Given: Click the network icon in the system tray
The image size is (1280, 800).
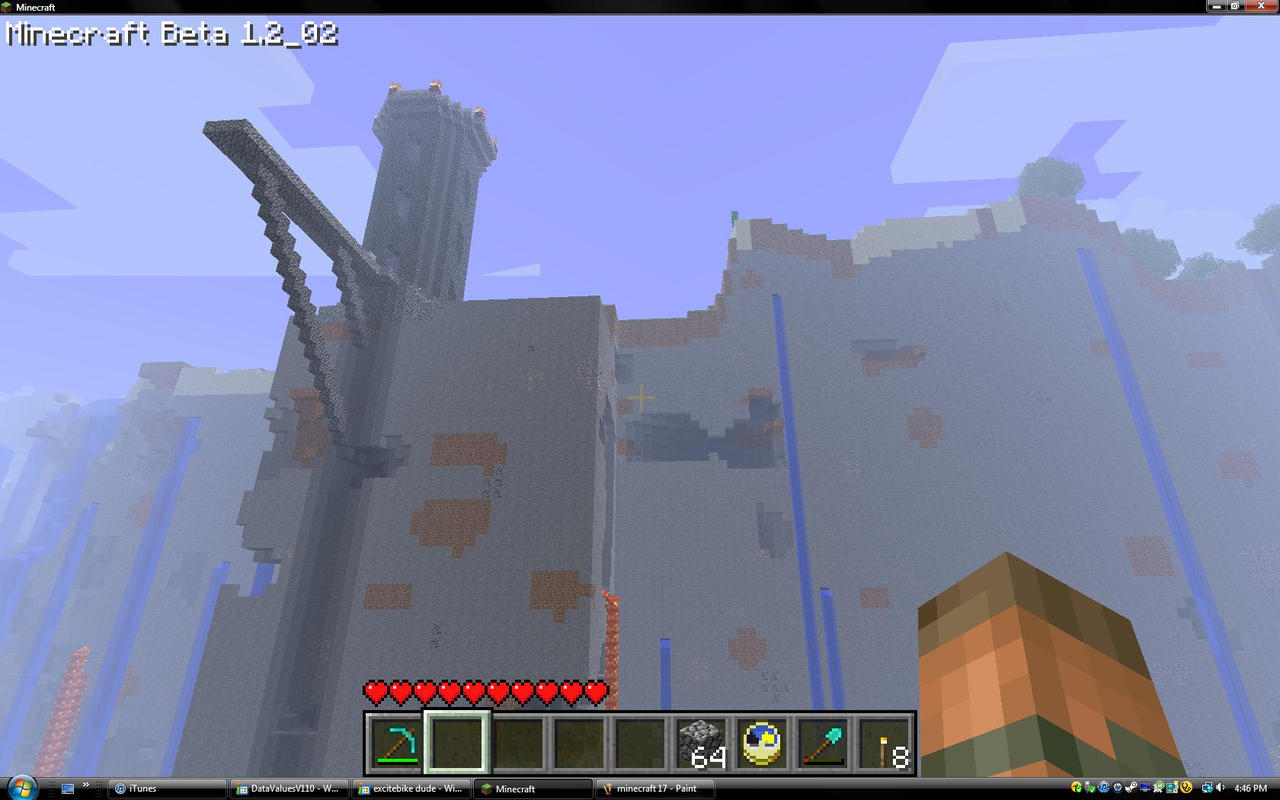Looking at the screenshot, I should tap(1207, 787).
